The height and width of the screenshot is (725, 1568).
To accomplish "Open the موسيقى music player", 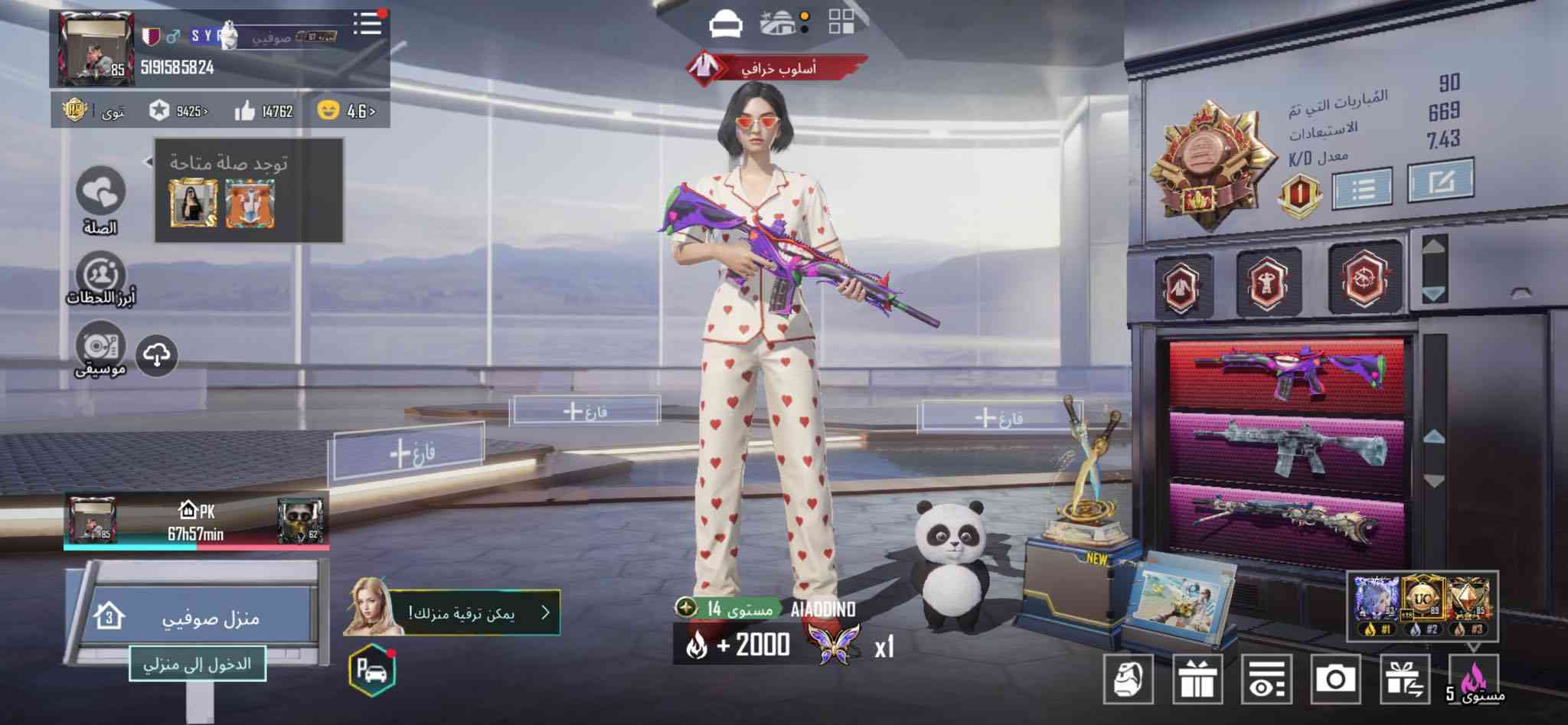I will click(x=101, y=346).
